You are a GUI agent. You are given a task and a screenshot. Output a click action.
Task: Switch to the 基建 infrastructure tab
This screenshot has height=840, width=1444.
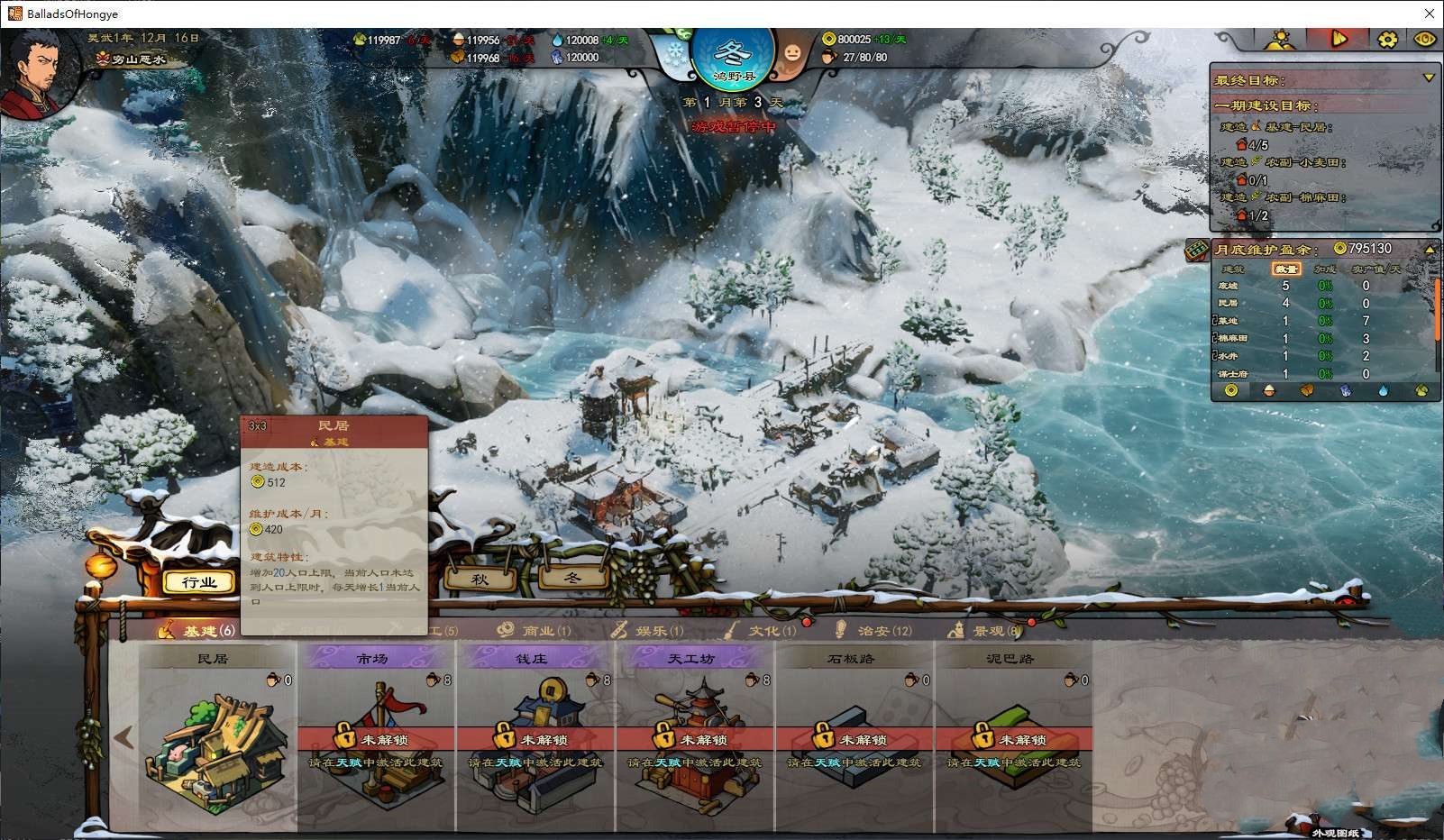click(198, 631)
